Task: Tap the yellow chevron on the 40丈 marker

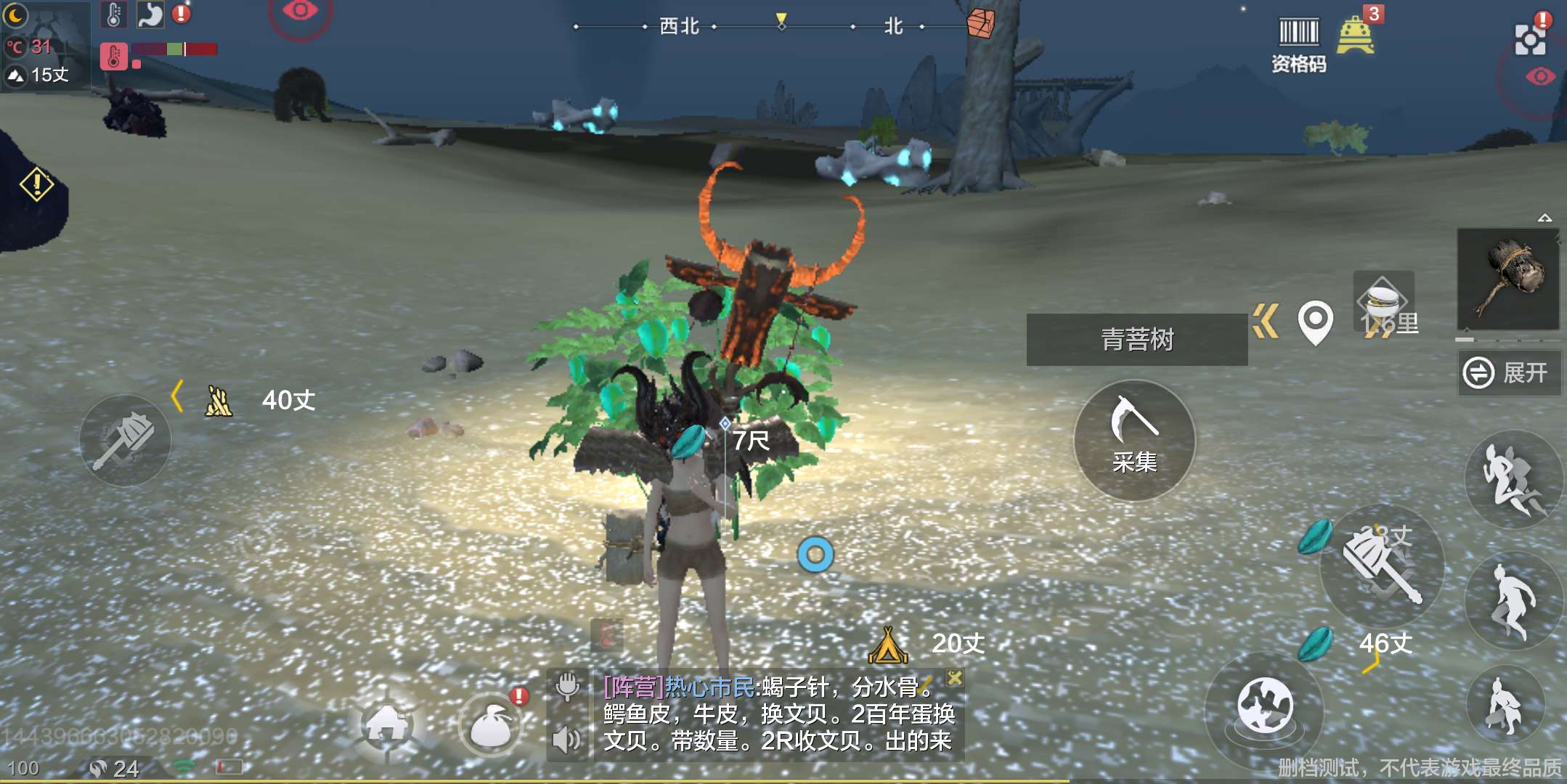Action: tap(177, 397)
